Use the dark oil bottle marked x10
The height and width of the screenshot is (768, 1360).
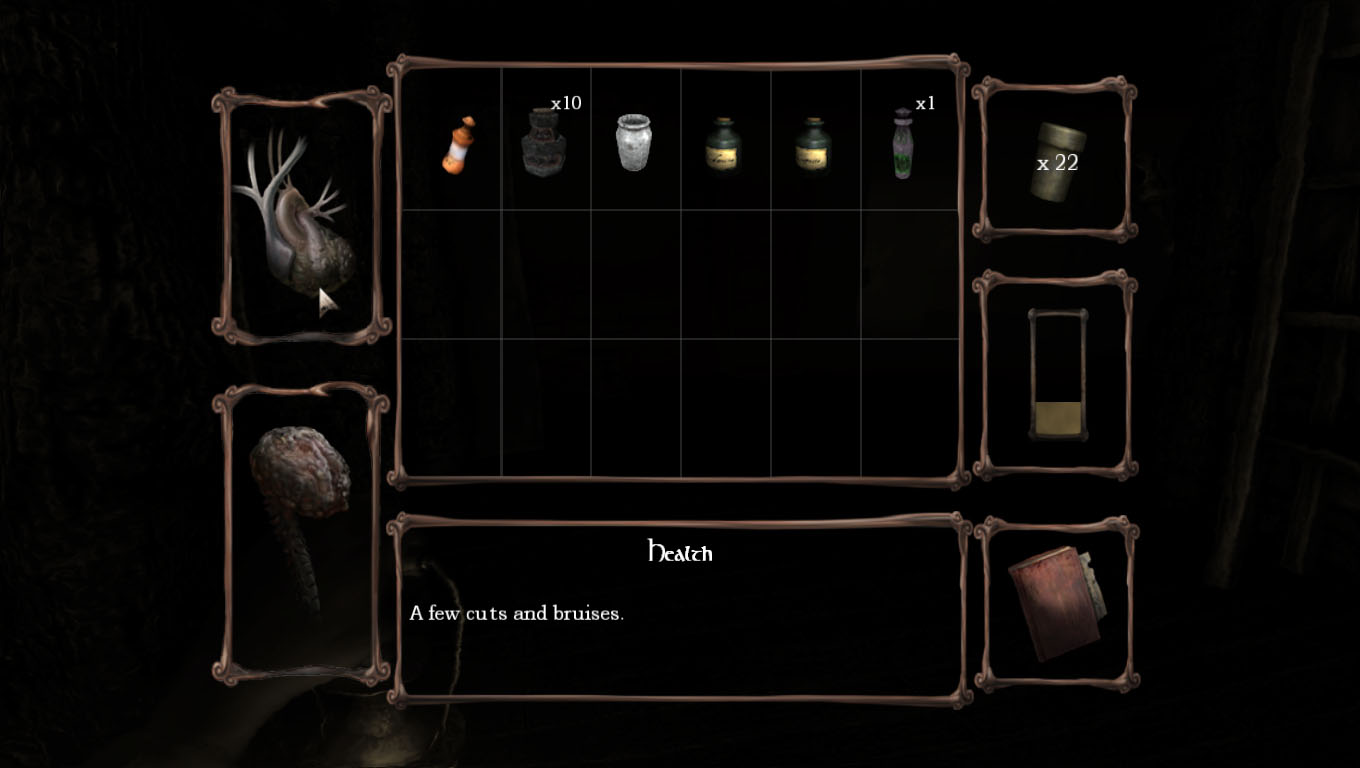click(x=543, y=144)
